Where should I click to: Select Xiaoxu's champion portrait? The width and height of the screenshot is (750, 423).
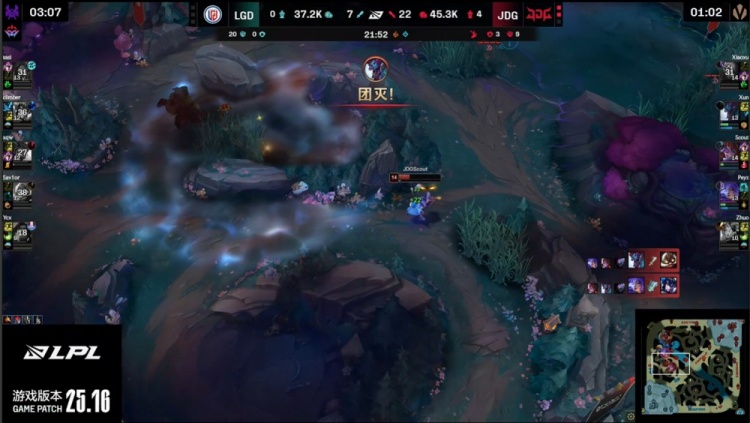click(x=730, y=74)
